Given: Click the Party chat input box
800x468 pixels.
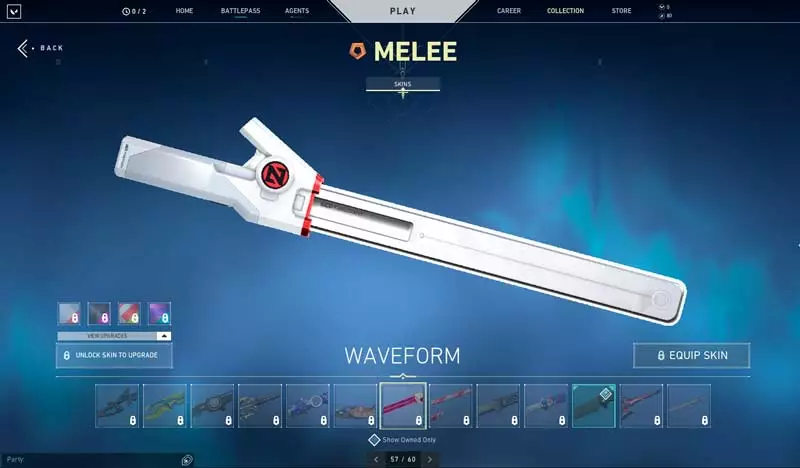Looking at the screenshot, I should (90, 459).
